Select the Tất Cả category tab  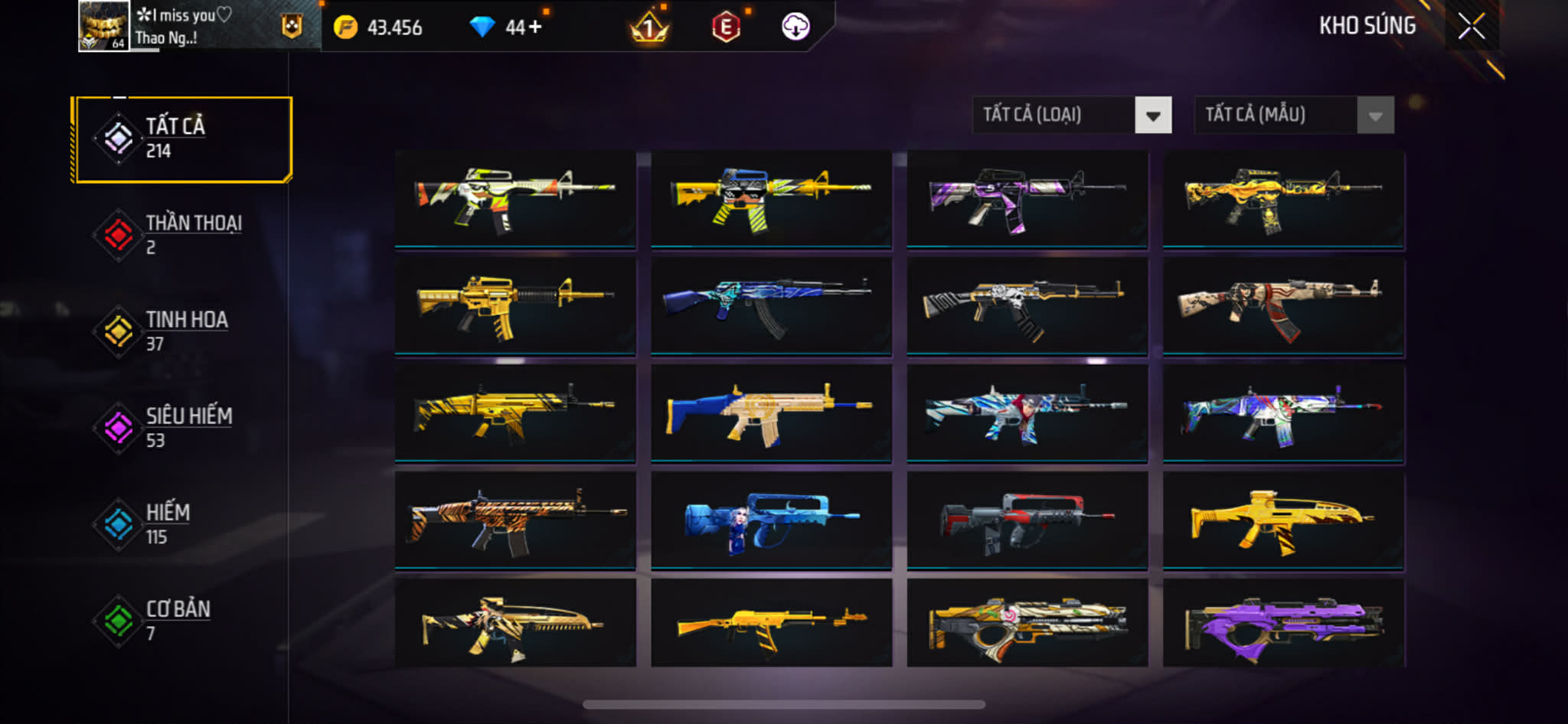pos(182,139)
